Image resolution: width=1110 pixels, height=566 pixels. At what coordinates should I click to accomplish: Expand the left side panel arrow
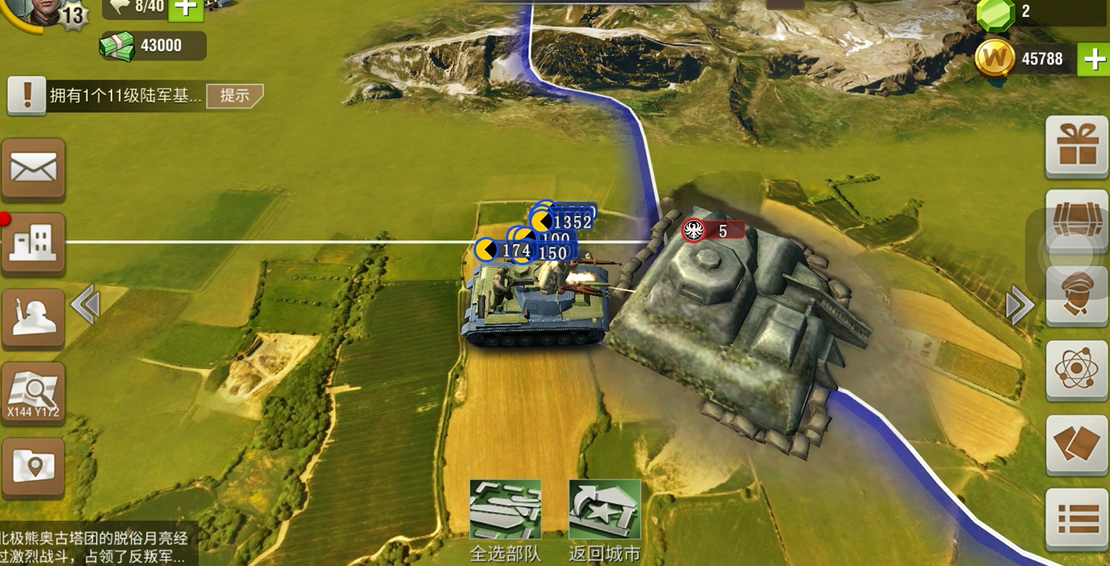(x=85, y=305)
